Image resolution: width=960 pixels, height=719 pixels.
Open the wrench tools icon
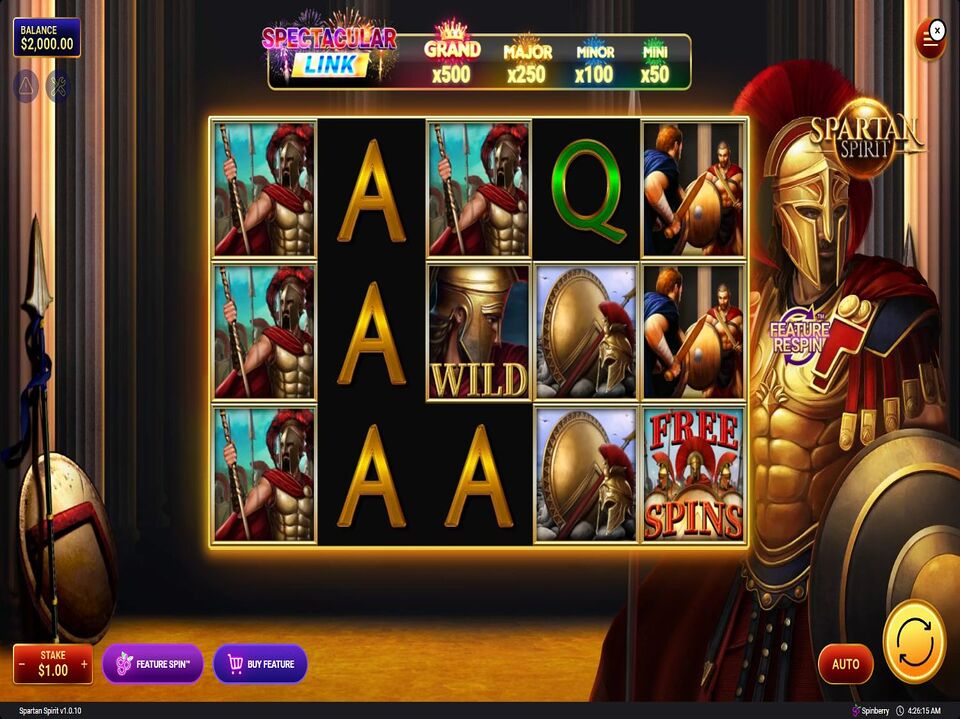coord(58,87)
